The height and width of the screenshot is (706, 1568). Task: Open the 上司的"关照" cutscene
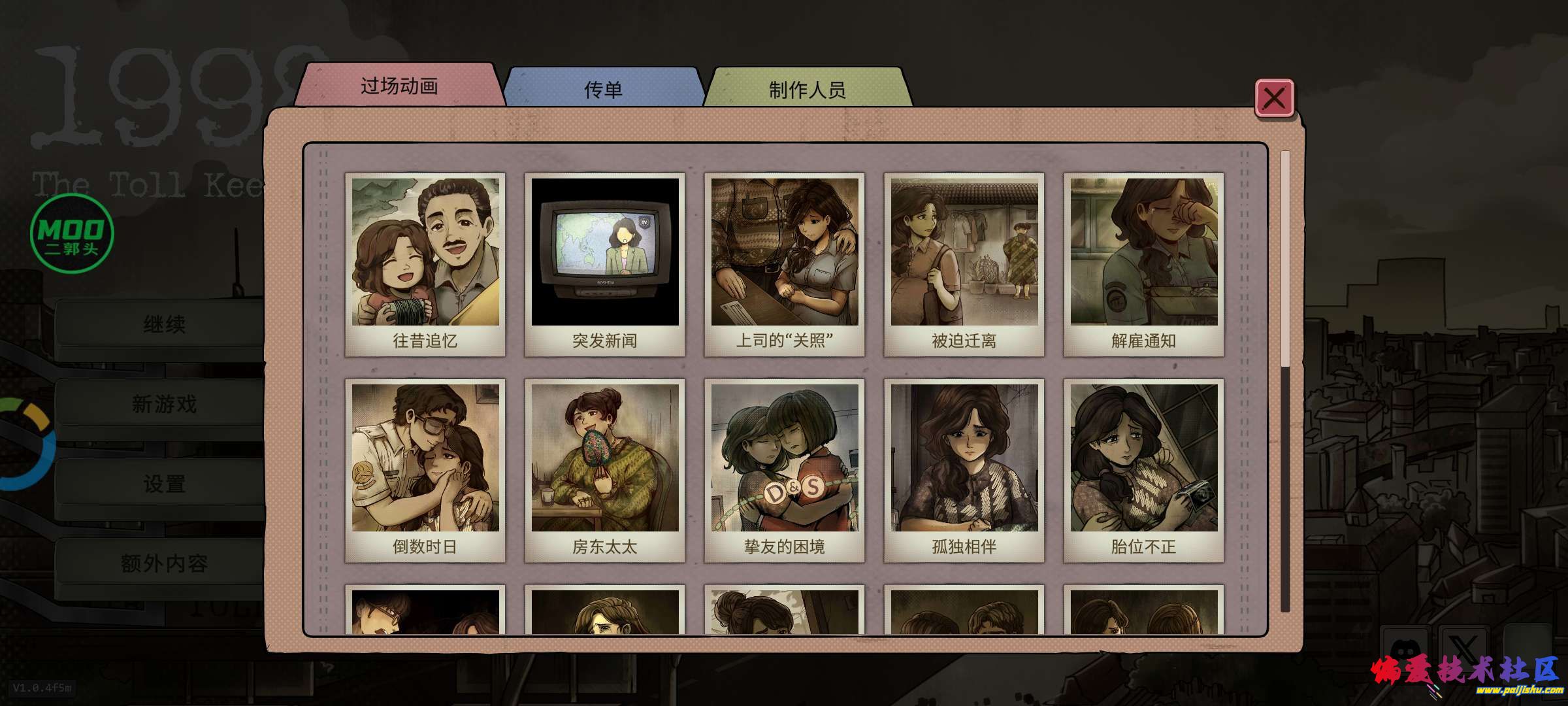coord(785,264)
